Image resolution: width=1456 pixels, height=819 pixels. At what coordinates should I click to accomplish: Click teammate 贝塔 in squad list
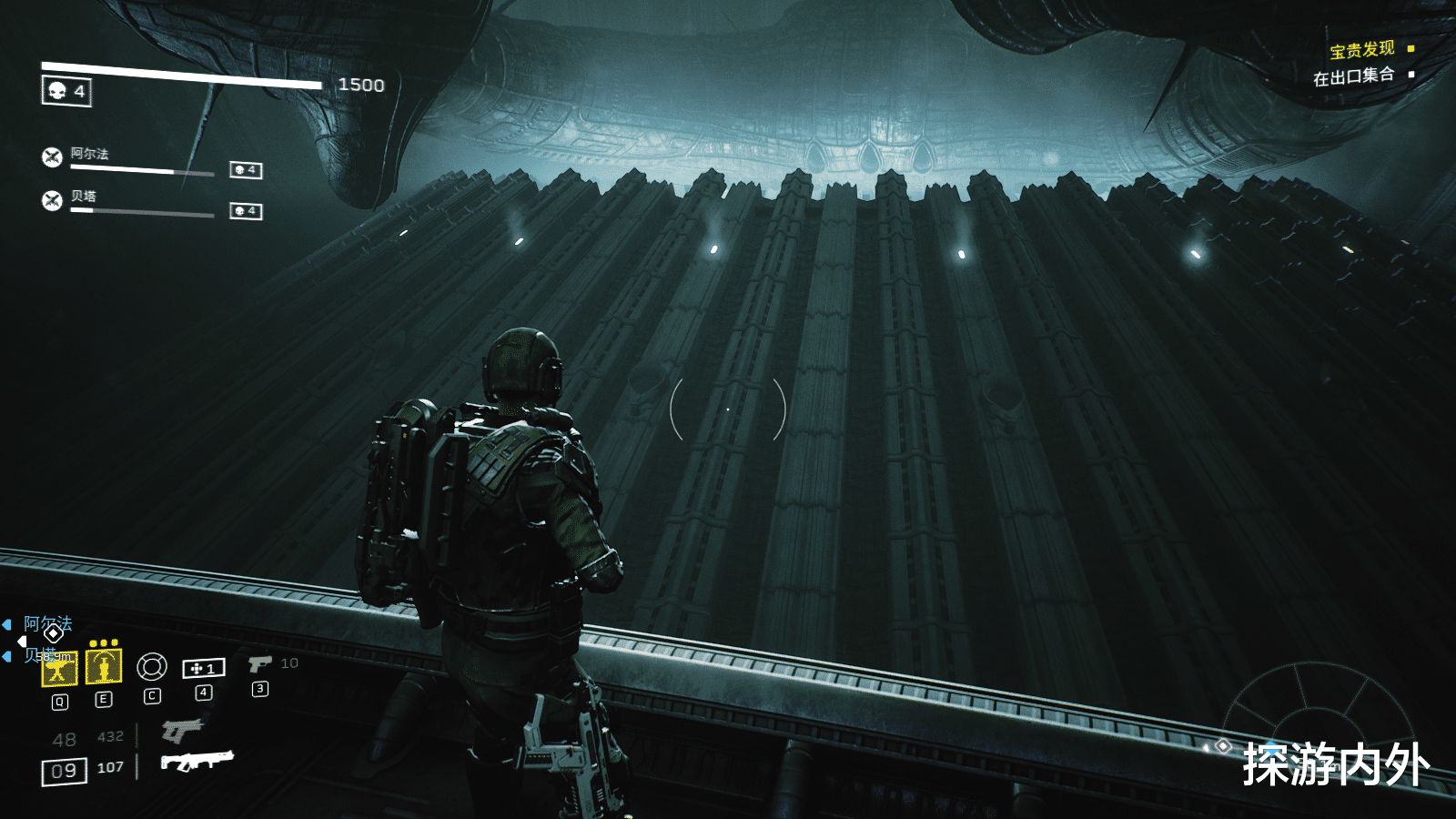coord(83,197)
